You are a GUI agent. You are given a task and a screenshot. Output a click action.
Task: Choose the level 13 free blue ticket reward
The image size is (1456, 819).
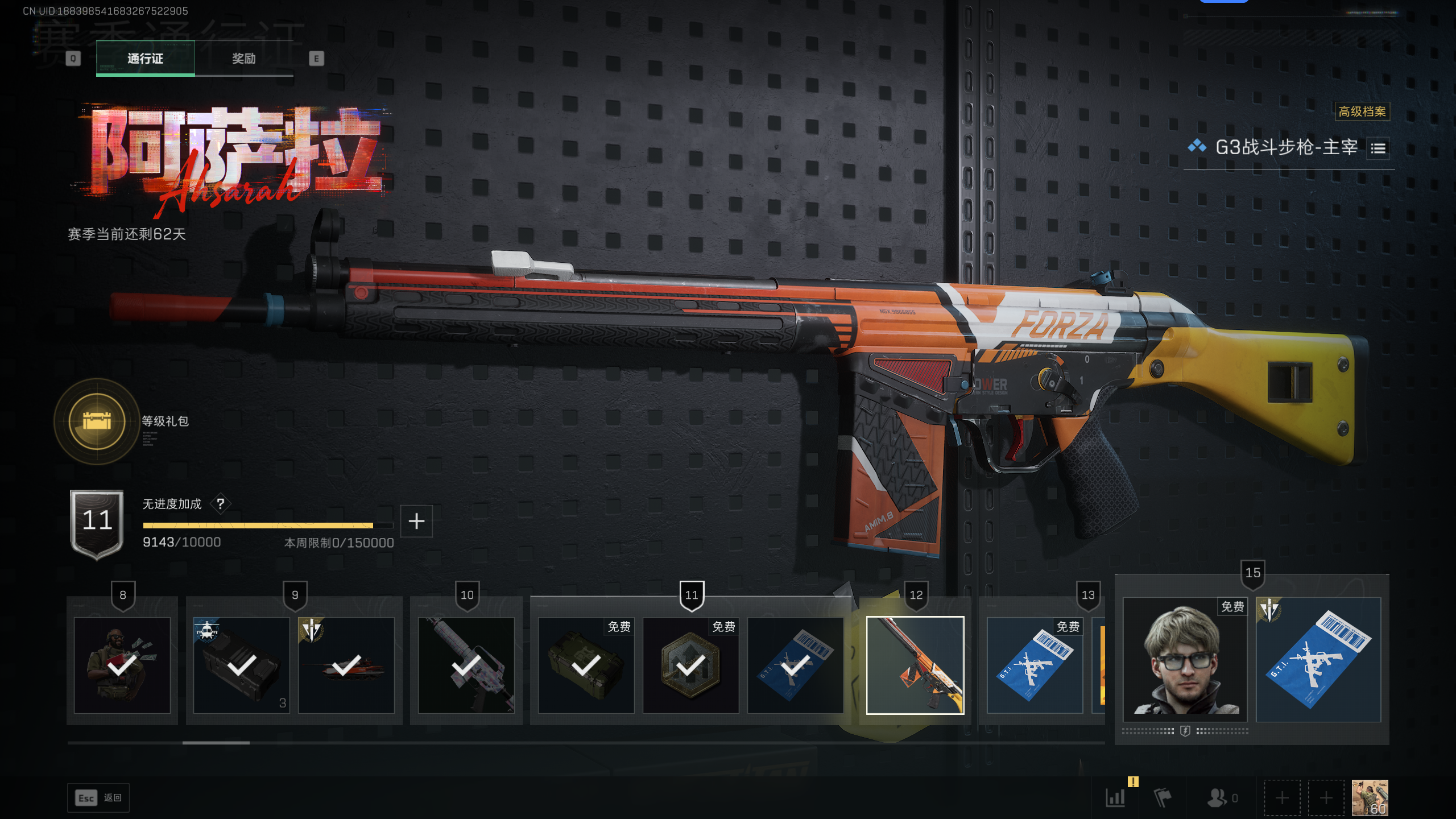[x=1035, y=665]
